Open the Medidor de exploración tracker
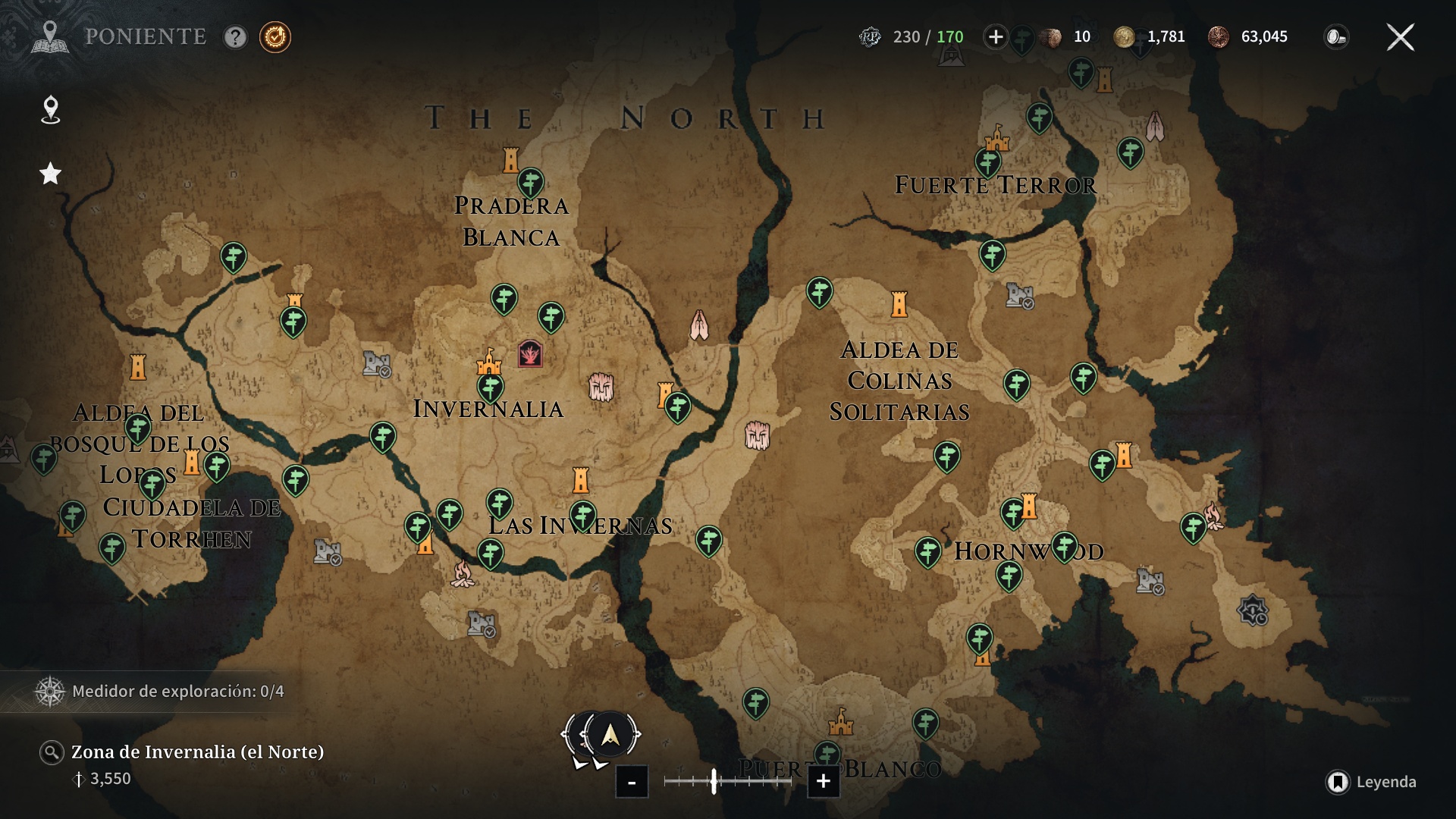The height and width of the screenshot is (819, 1456). tap(159, 692)
